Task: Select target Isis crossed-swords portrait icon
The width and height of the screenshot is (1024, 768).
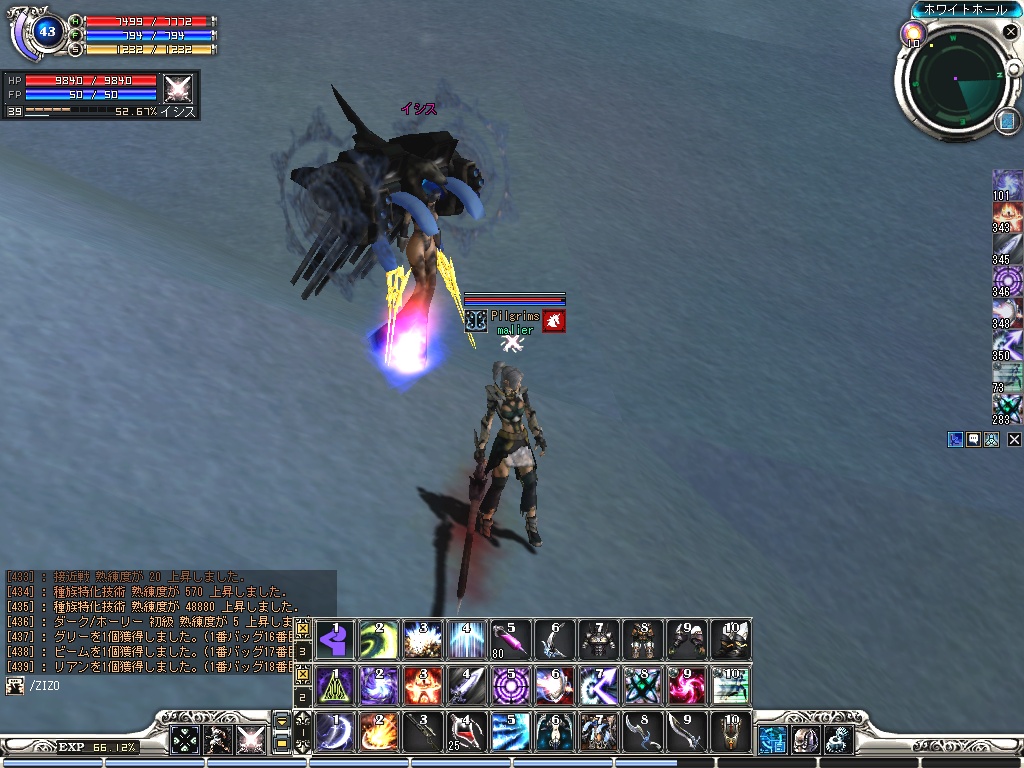Action: coord(178,88)
